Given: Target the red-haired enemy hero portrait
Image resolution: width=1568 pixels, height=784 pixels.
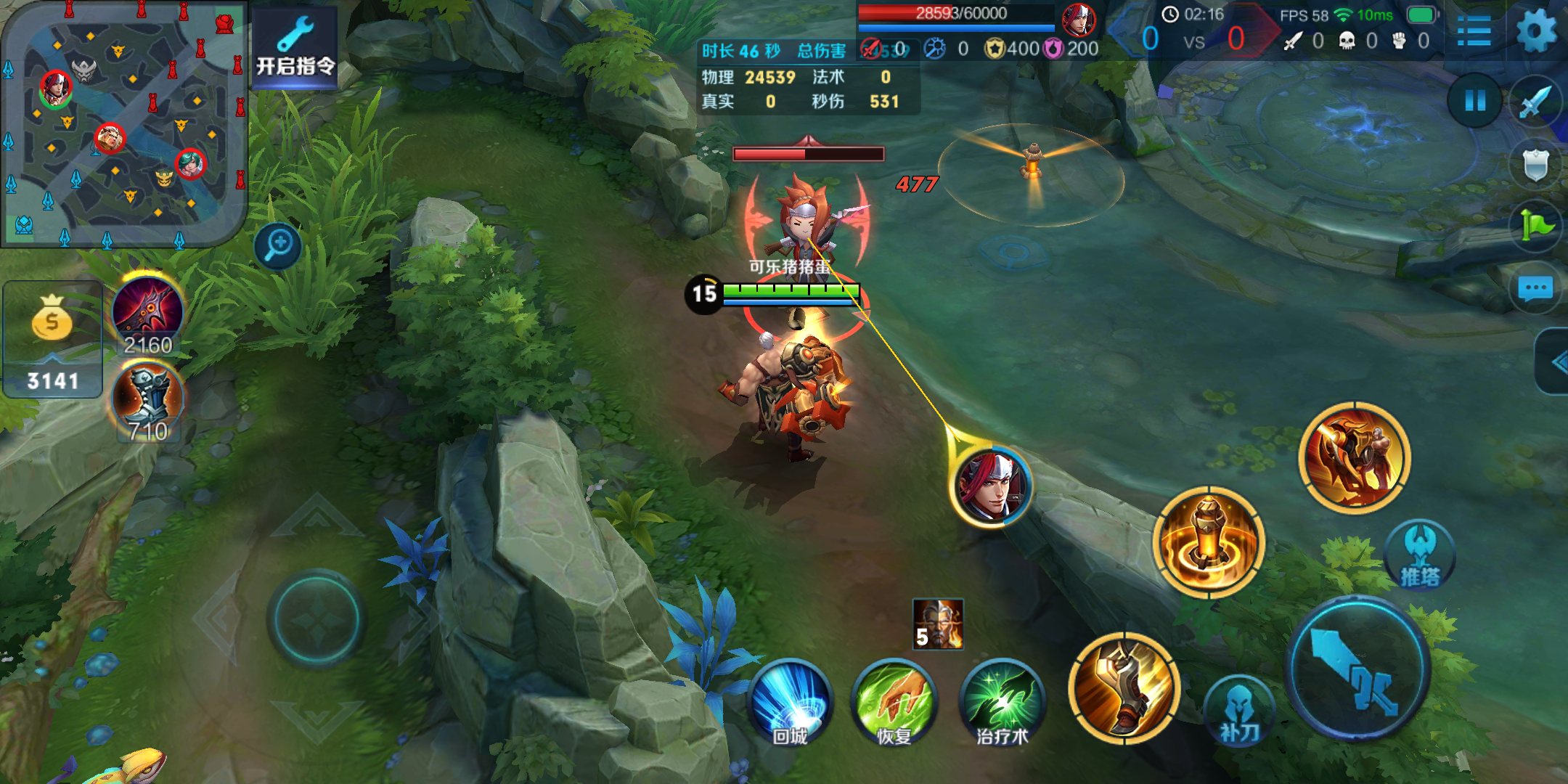Looking at the screenshot, I should 992,485.
